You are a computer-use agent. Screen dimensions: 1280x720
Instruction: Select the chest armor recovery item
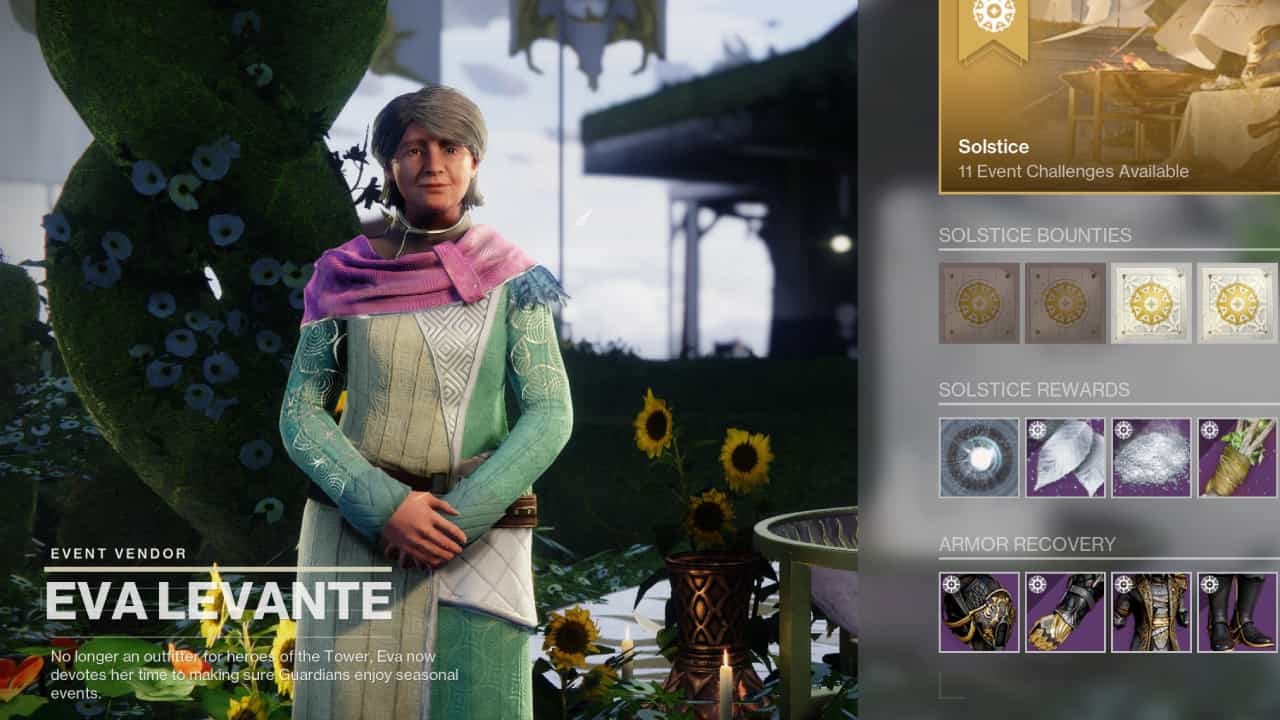point(1151,612)
